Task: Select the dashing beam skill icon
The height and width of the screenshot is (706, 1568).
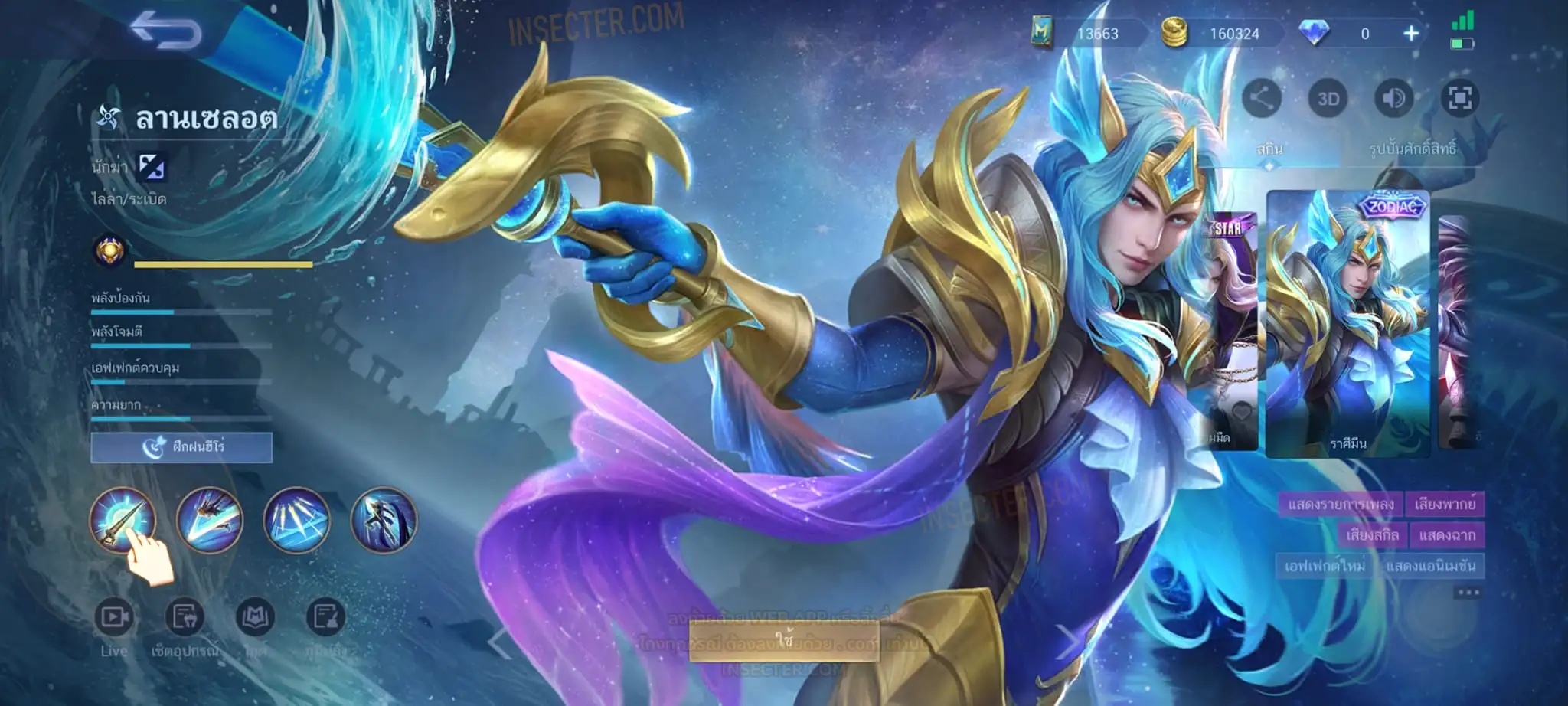Action: 210,520
